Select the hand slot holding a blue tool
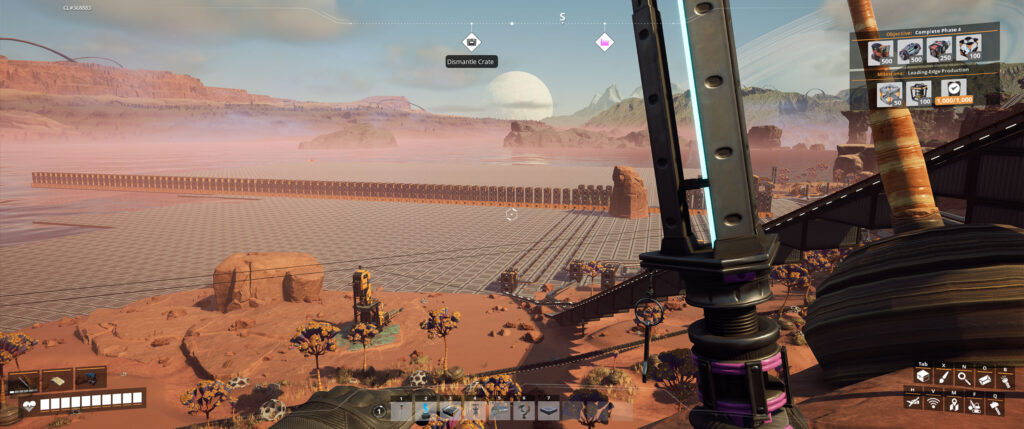The height and width of the screenshot is (429, 1024). pyautogui.click(x=90, y=379)
